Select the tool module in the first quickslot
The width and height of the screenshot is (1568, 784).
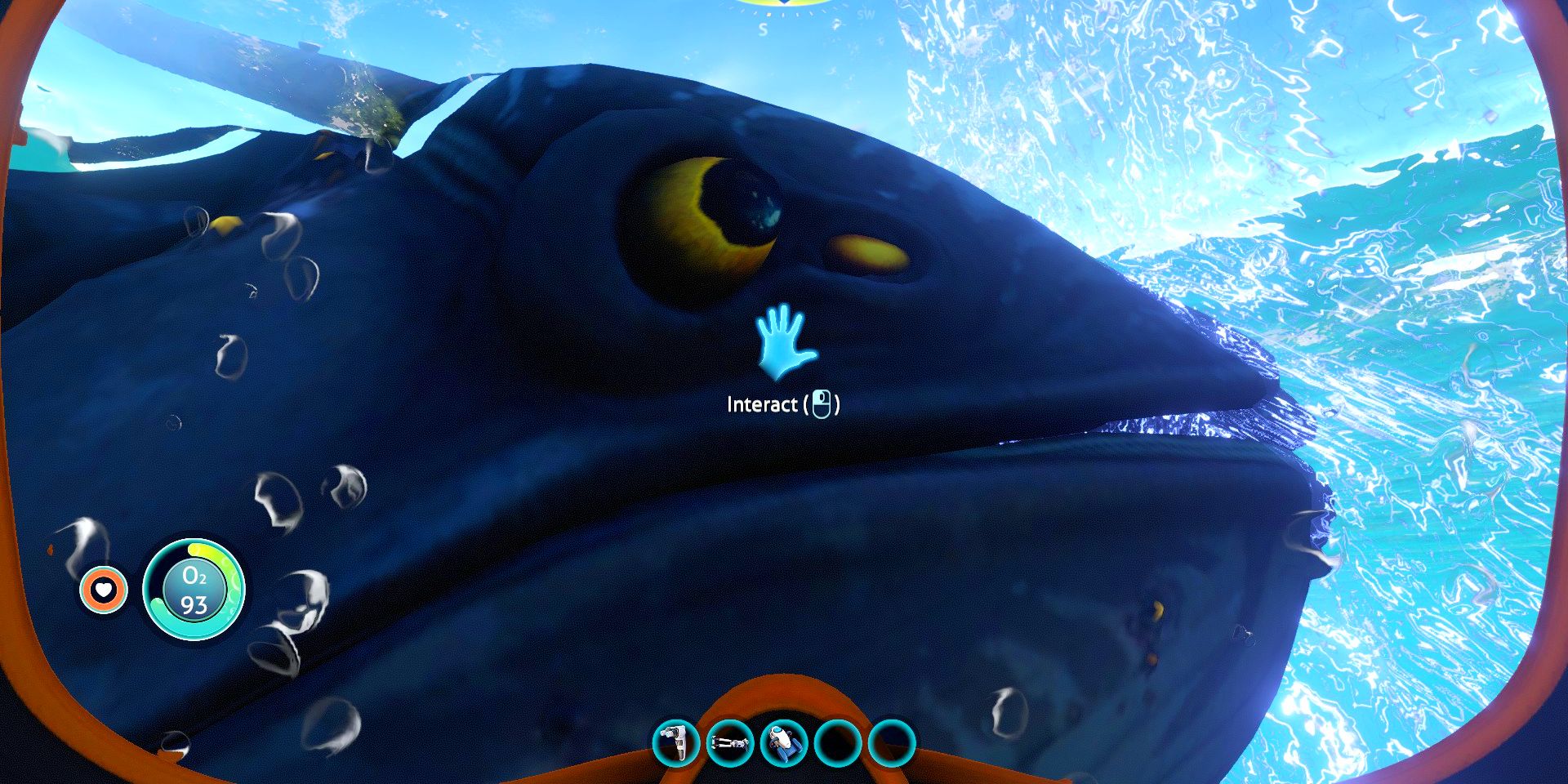tap(675, 744)
